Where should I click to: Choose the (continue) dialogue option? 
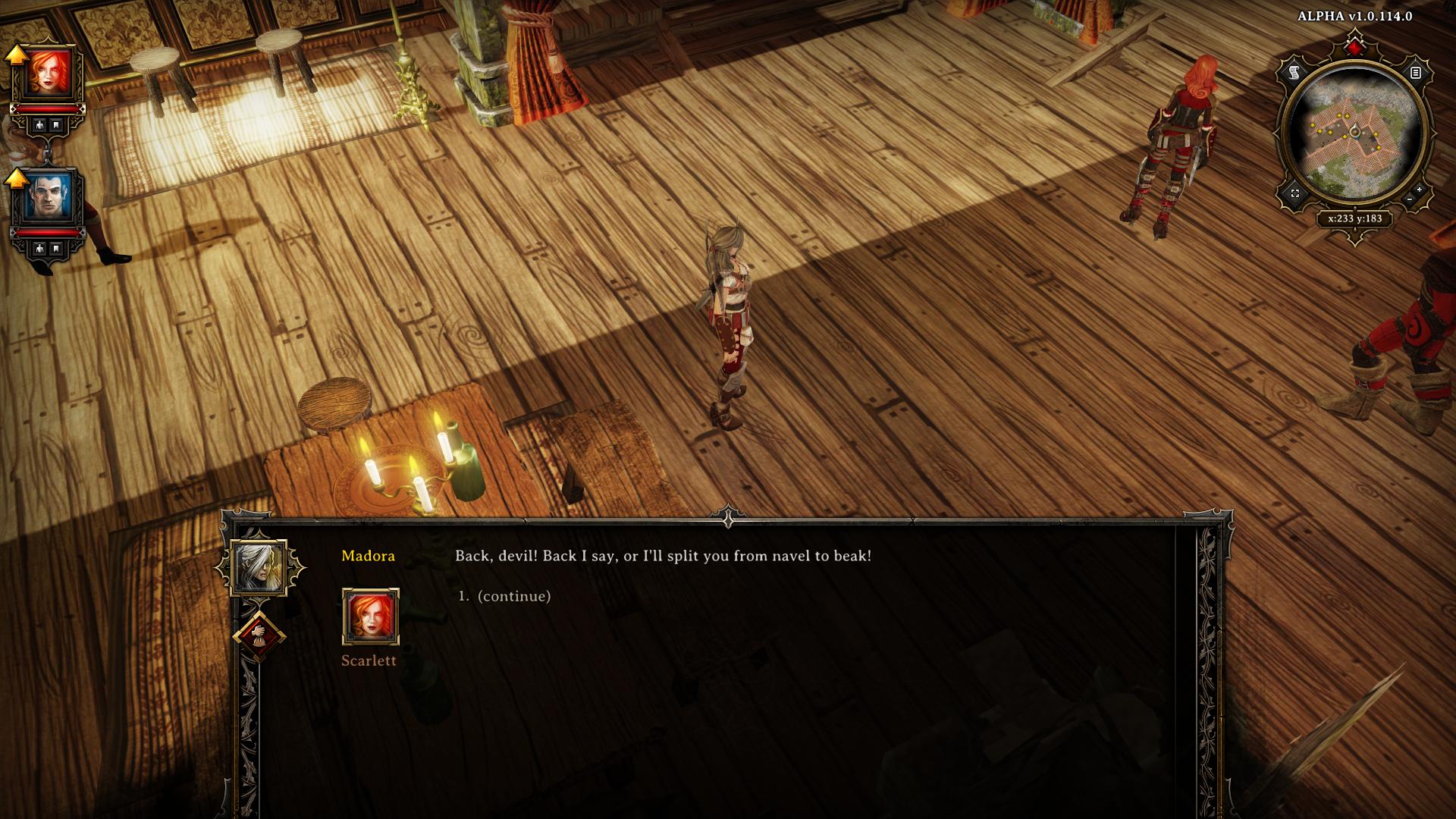[513, 596]
